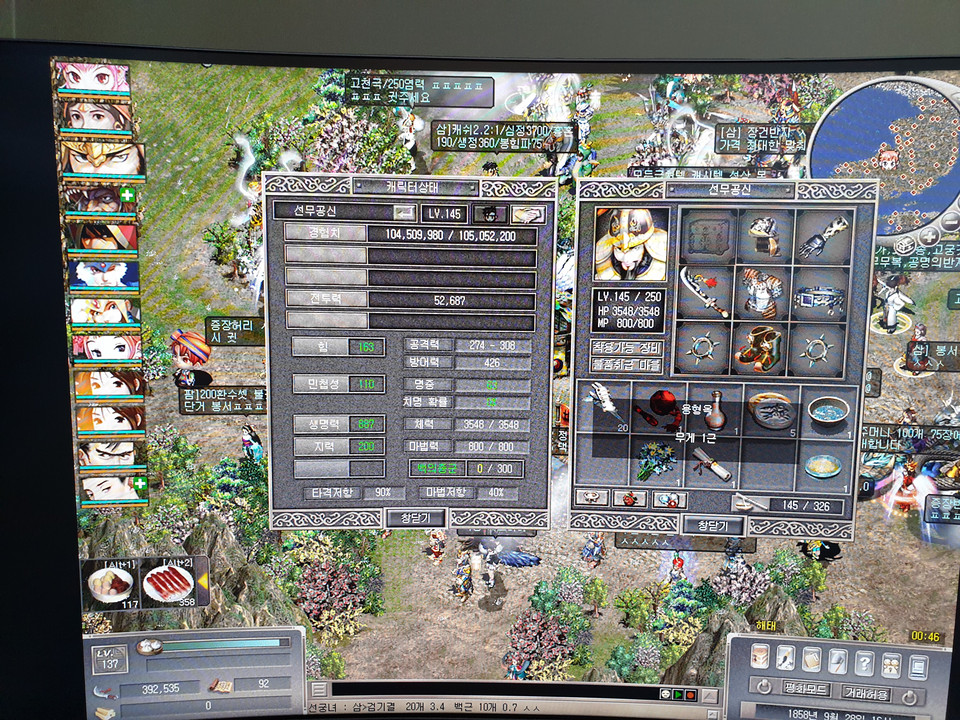The height and width of the screenshot is (720, 960).
Task: Select the rolled scroll inventory item
Action: coord(712,462)
